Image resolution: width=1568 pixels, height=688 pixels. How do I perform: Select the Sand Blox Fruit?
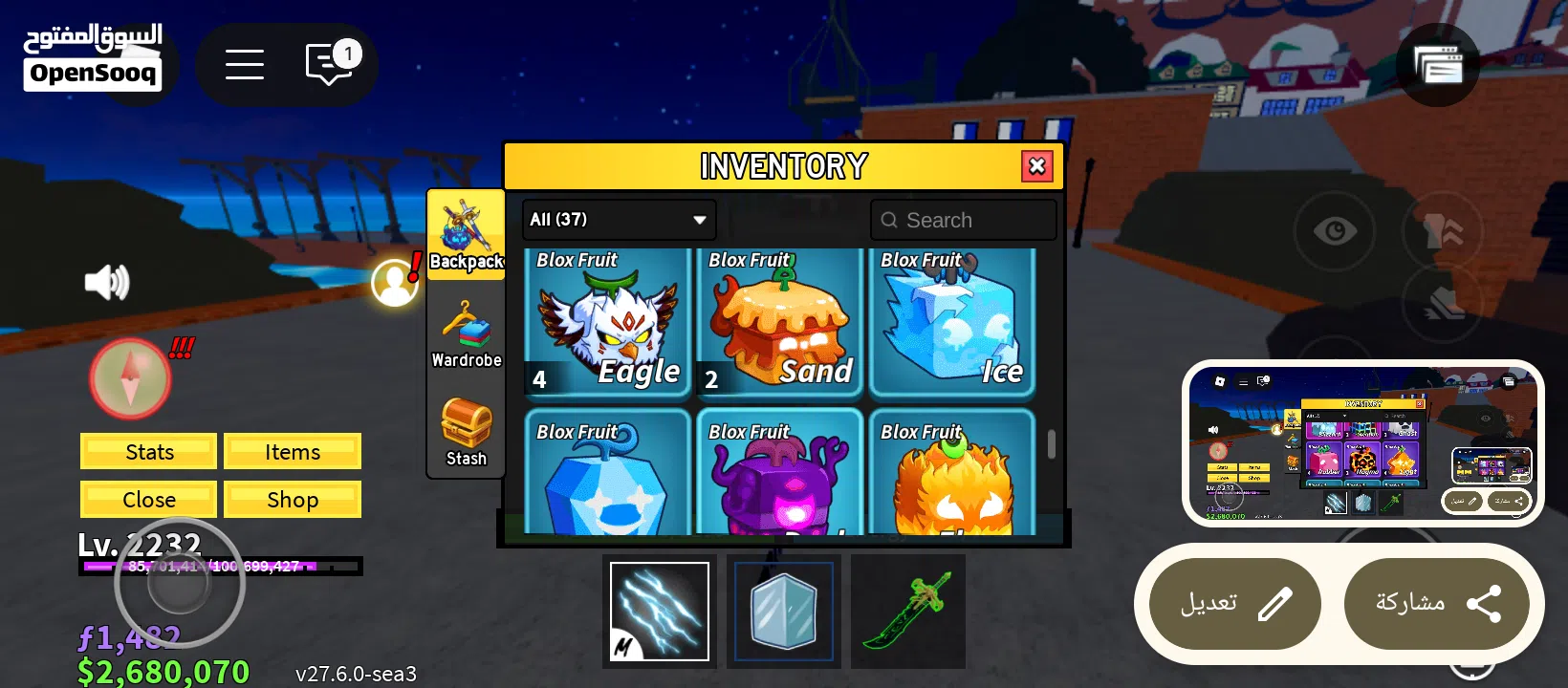tap(779, 323)
